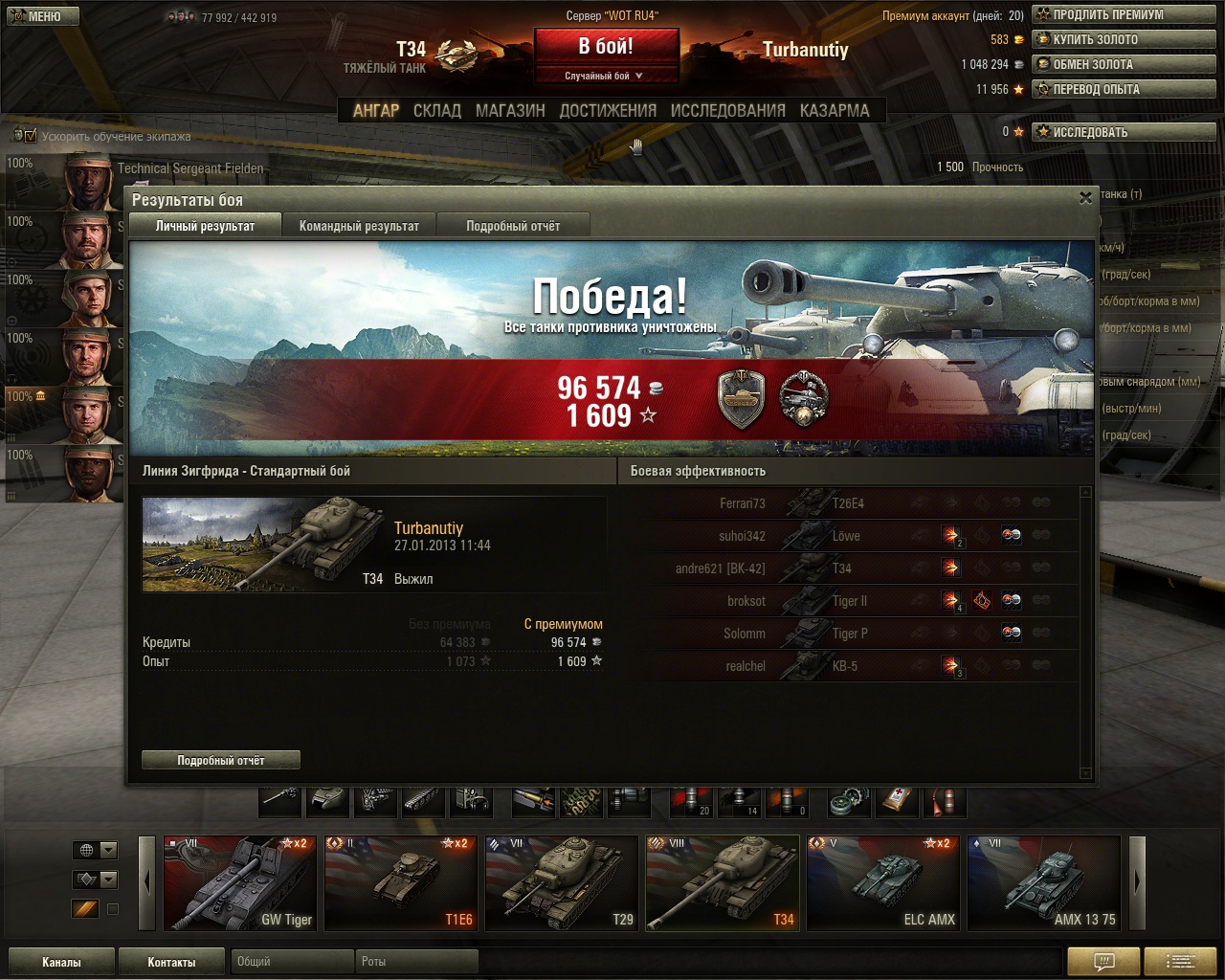1225x980 pixels.
Task: Click the Подробный отчёт button at bottom-left
Action: point(221,761)
